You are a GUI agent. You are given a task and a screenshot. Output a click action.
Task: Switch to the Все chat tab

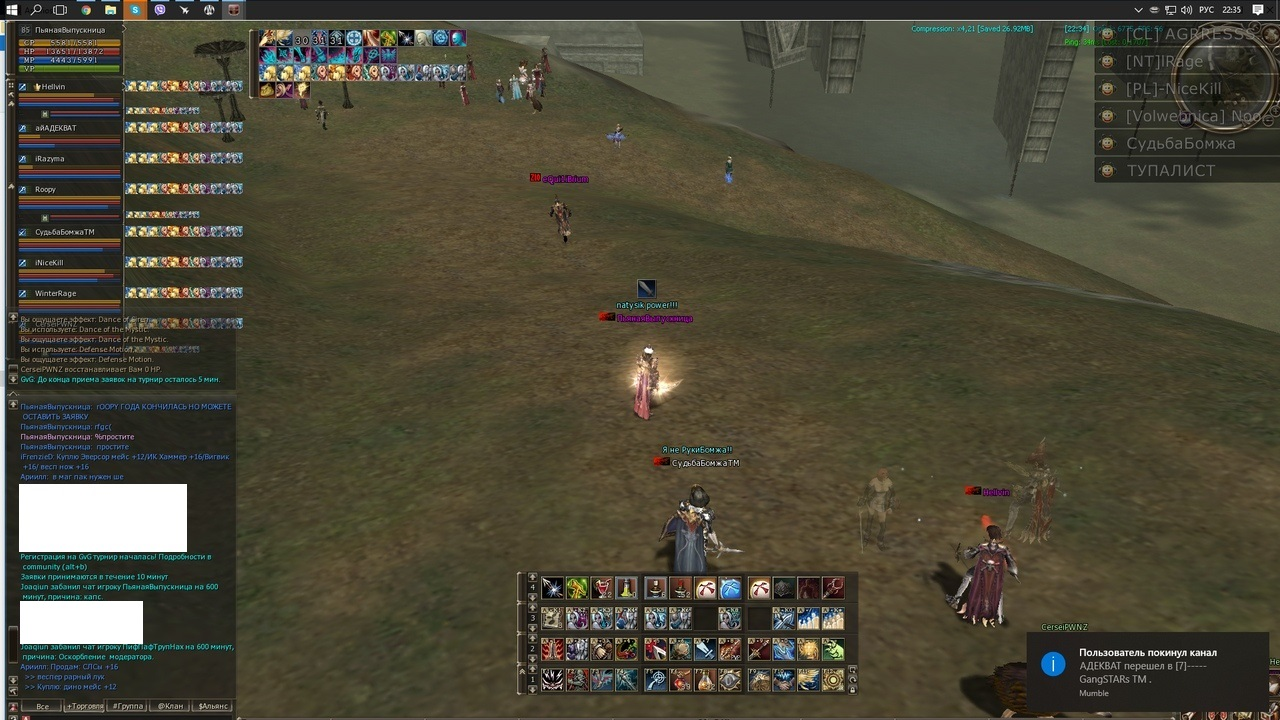[x=42, y=706]
